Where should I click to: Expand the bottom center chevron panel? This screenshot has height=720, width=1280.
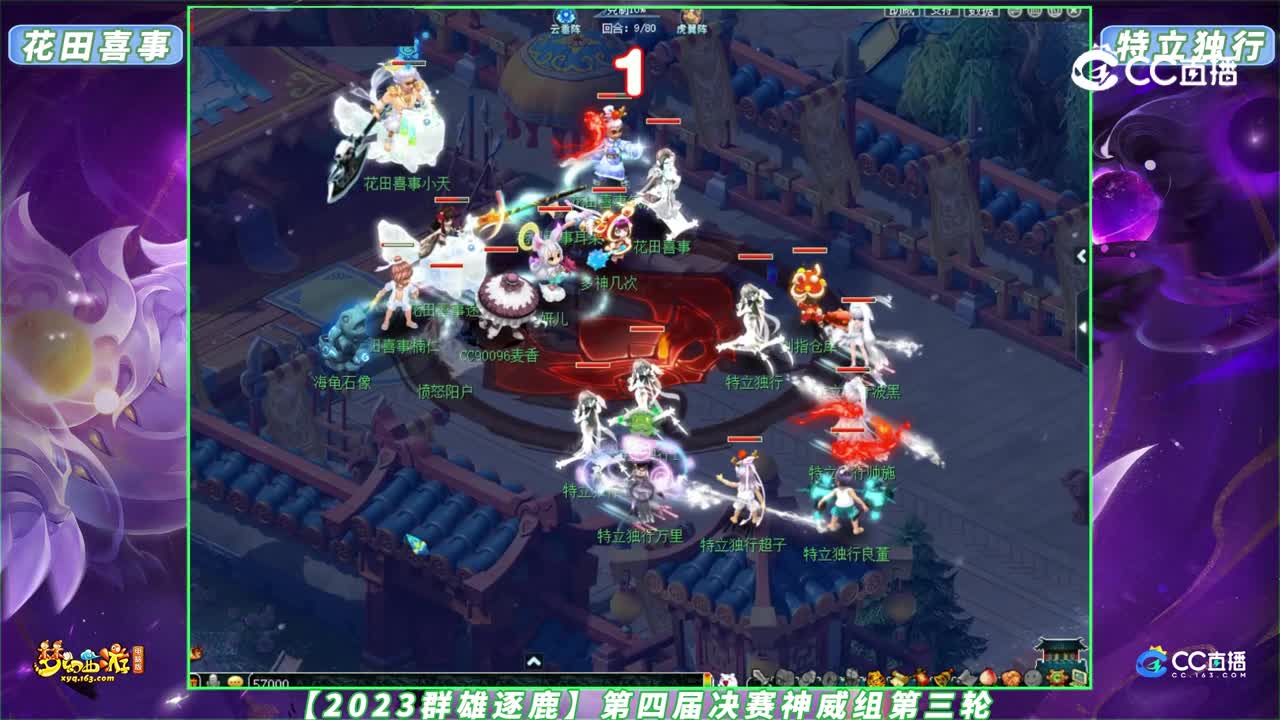(534, 659)
